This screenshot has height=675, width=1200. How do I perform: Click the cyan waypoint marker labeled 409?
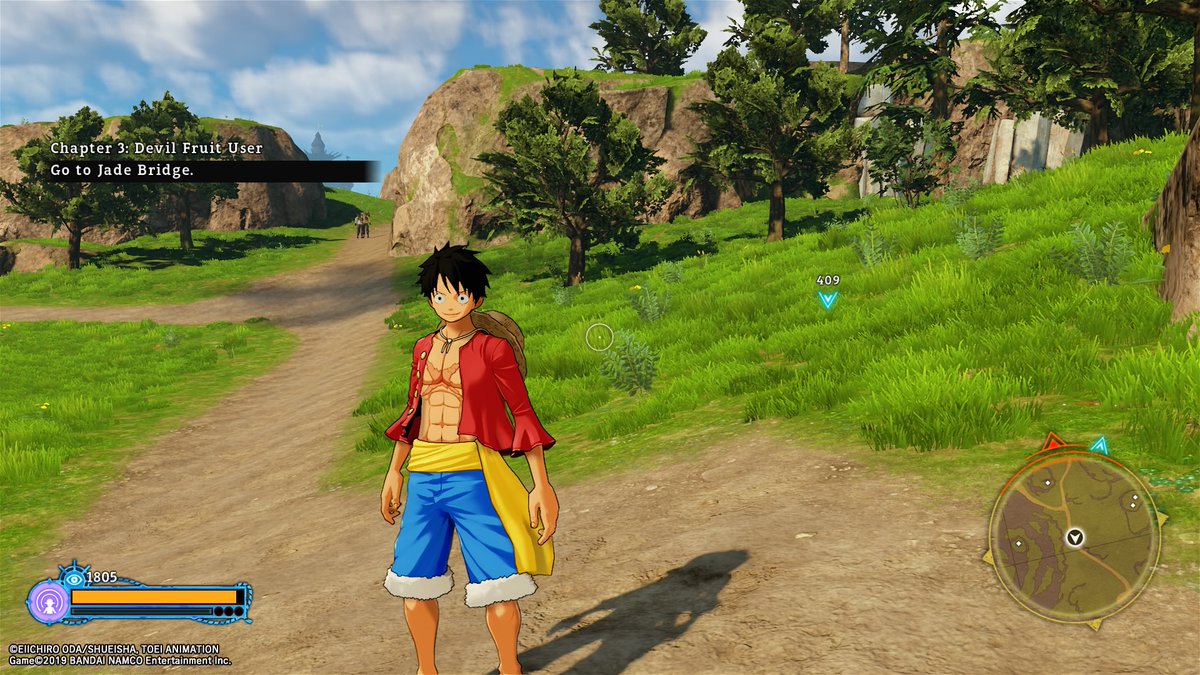827,298
